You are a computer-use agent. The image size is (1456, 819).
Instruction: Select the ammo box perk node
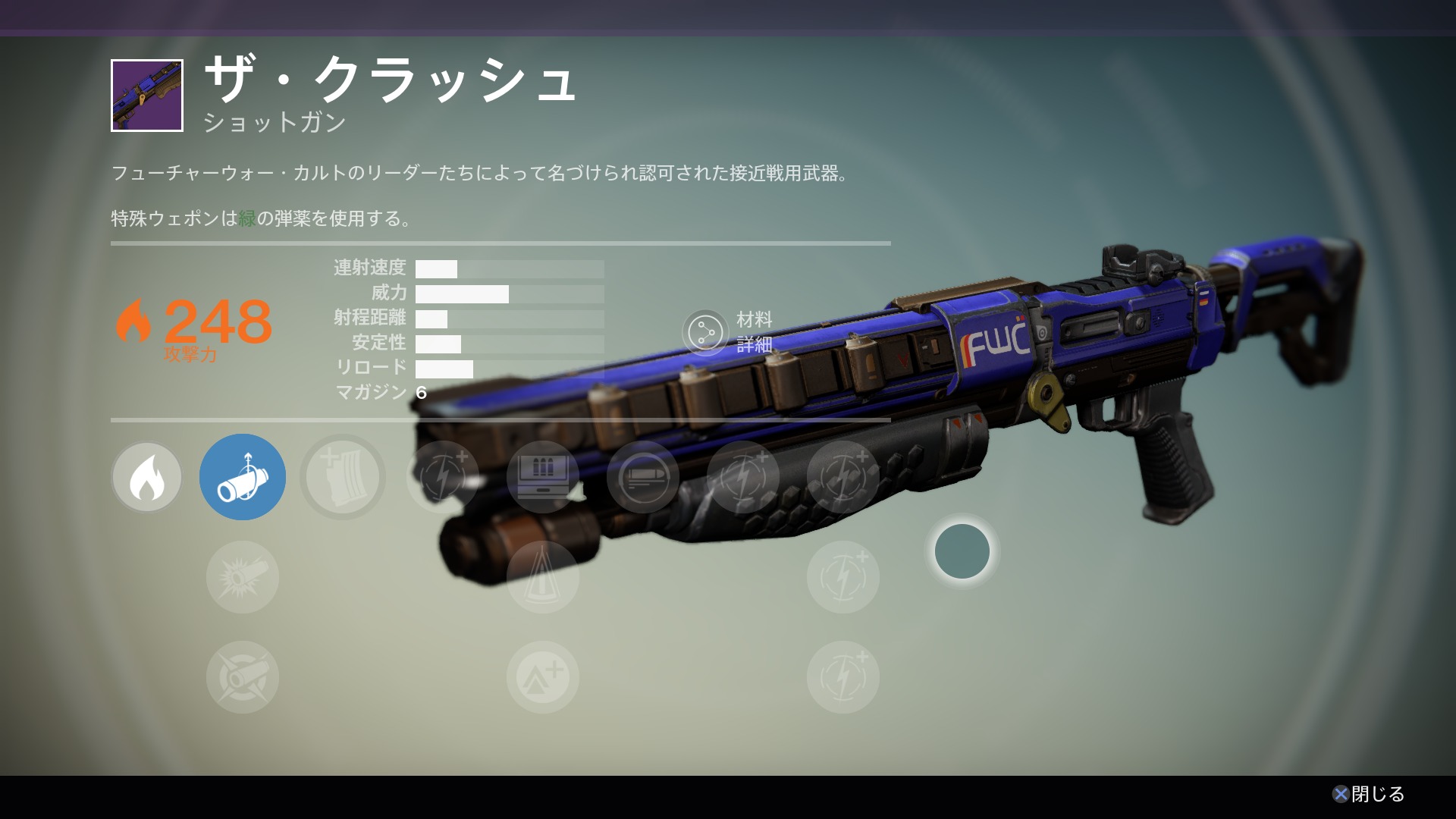[543, 477]
